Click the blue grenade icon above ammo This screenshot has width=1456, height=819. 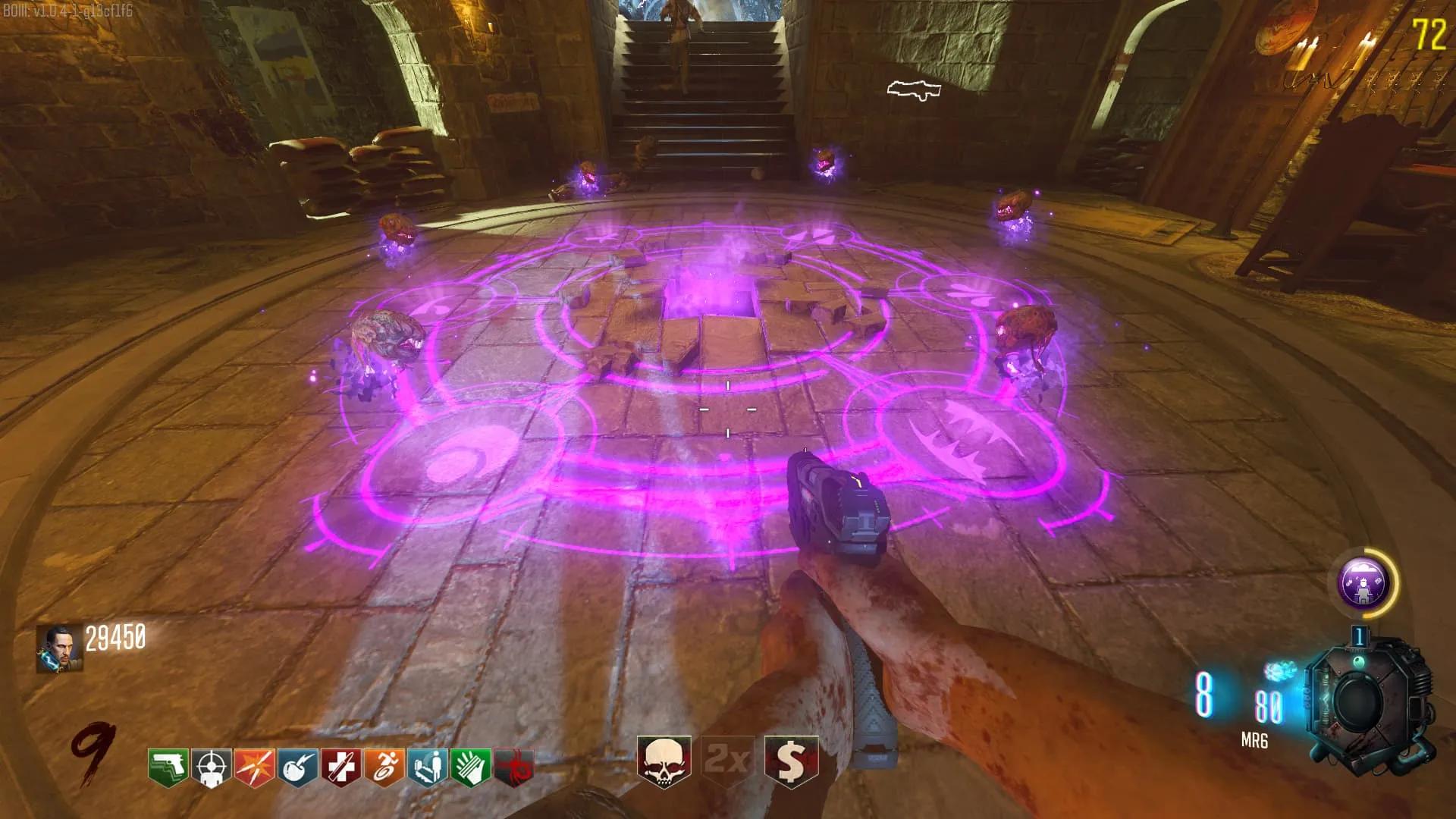tap(1281, 671)
